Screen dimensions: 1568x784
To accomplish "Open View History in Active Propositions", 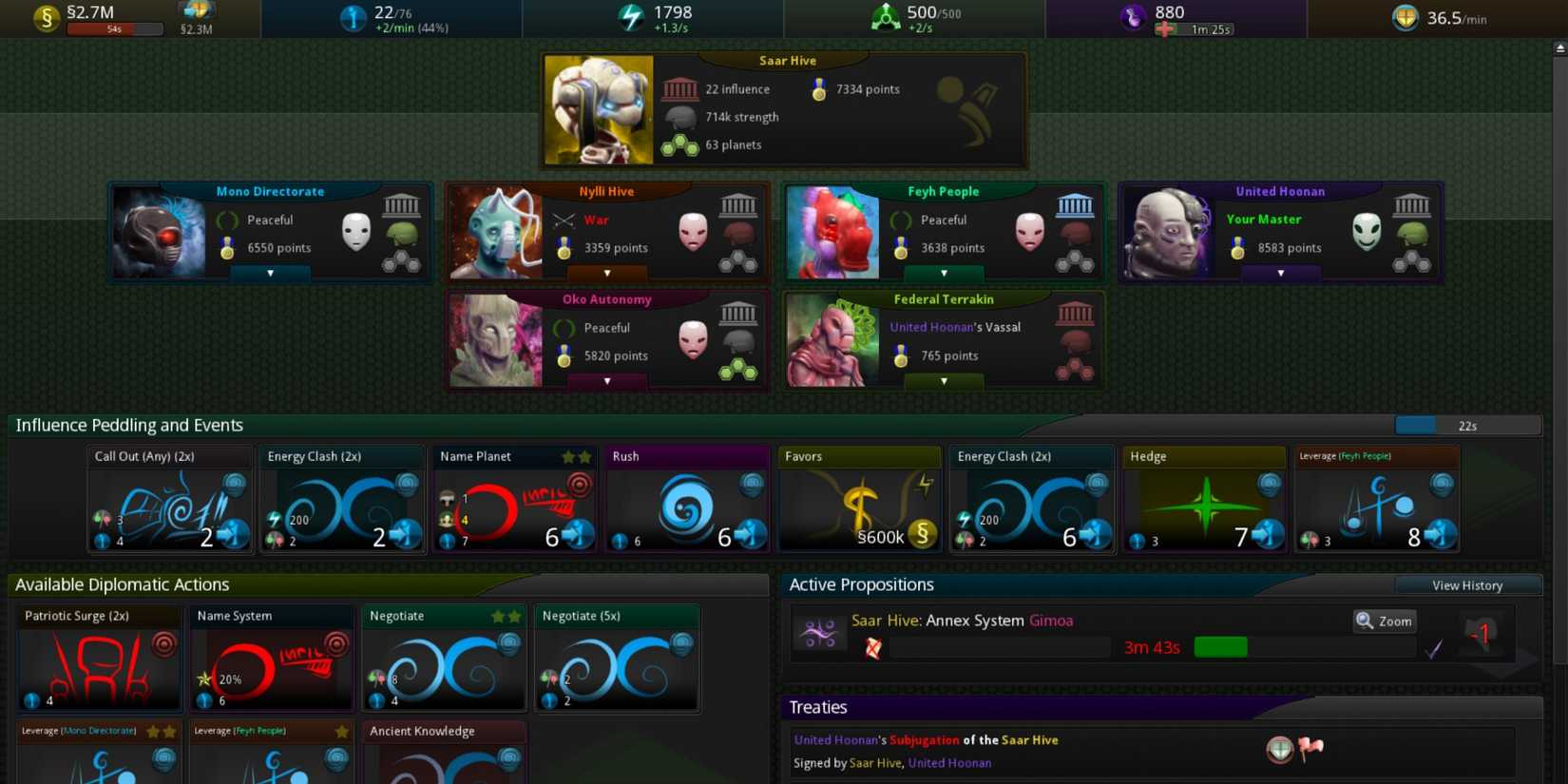I will point(1467,585).
